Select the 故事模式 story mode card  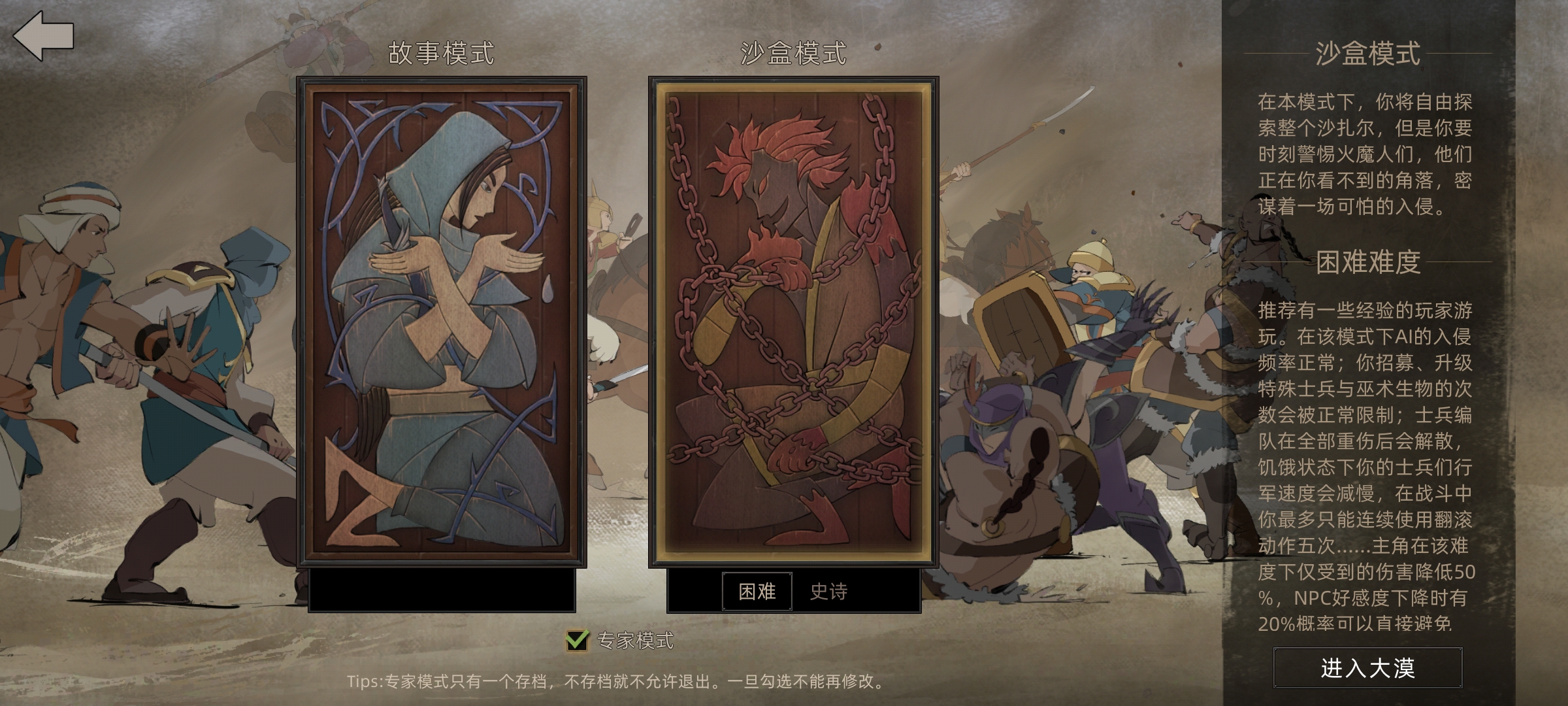[441, 322]
